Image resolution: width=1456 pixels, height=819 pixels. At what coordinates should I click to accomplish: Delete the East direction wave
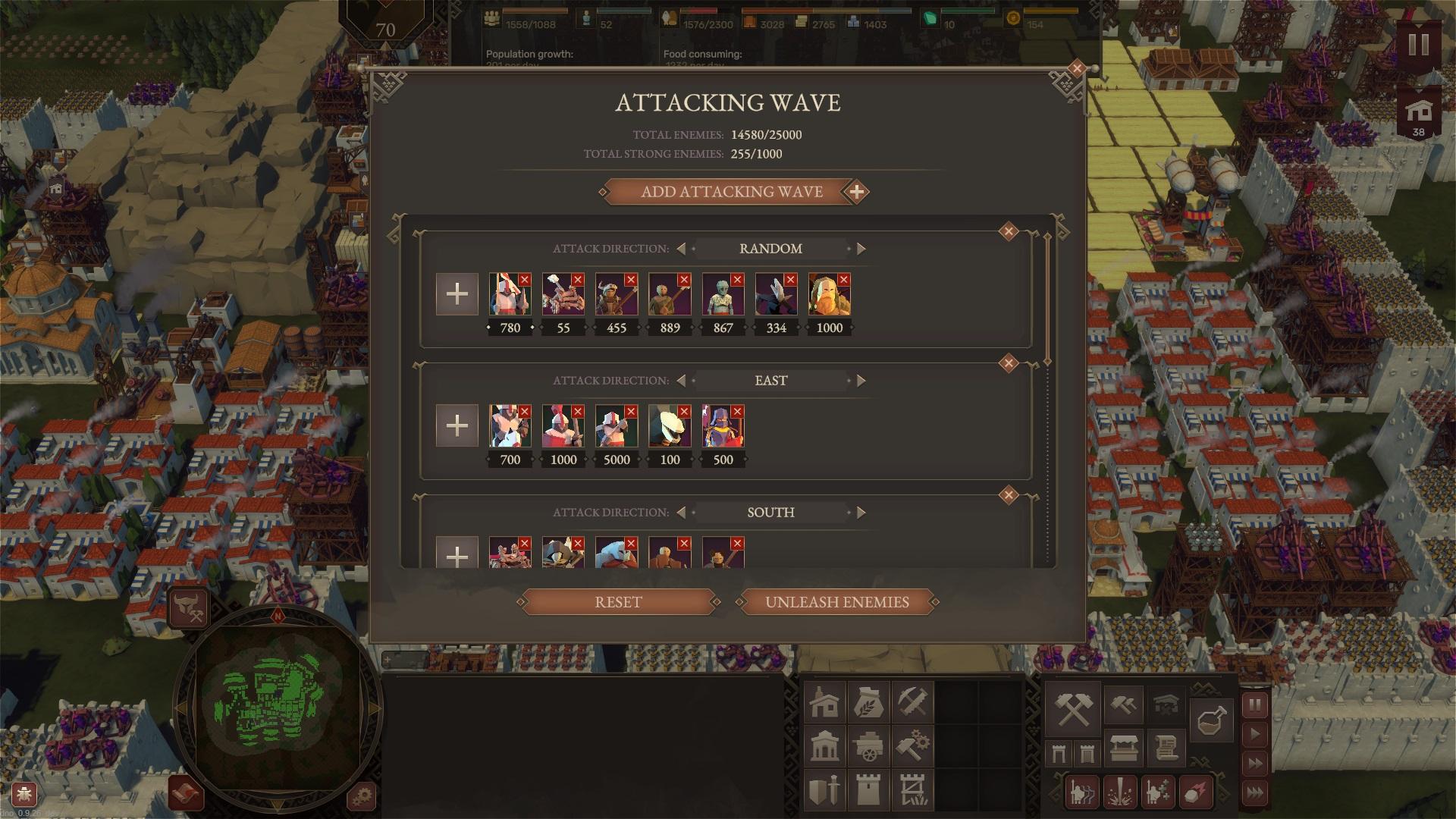pyautogui.click(x=1008, y=364)
